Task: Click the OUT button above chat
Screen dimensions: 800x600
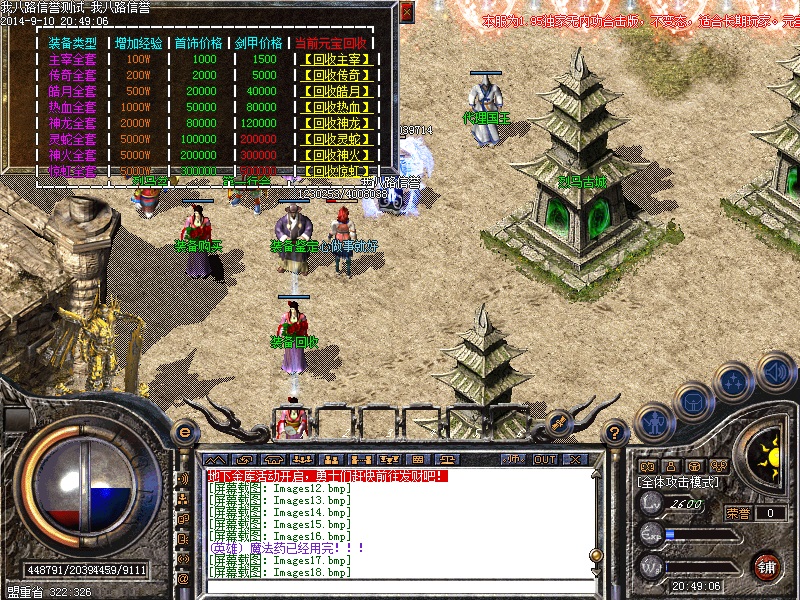Action: tap(545, 459)
